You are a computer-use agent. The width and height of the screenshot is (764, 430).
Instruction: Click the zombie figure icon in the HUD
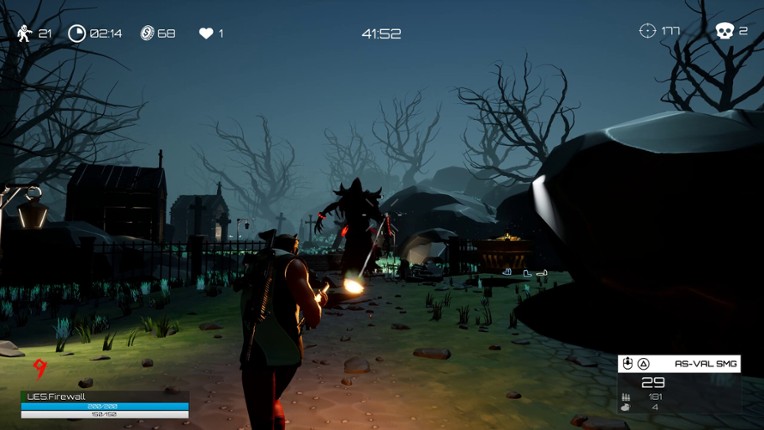pos(25,33)
